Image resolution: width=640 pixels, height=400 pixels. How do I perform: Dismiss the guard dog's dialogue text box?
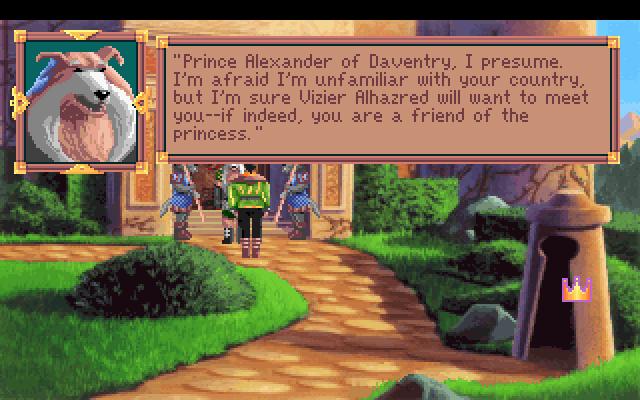tap(386, 98)
